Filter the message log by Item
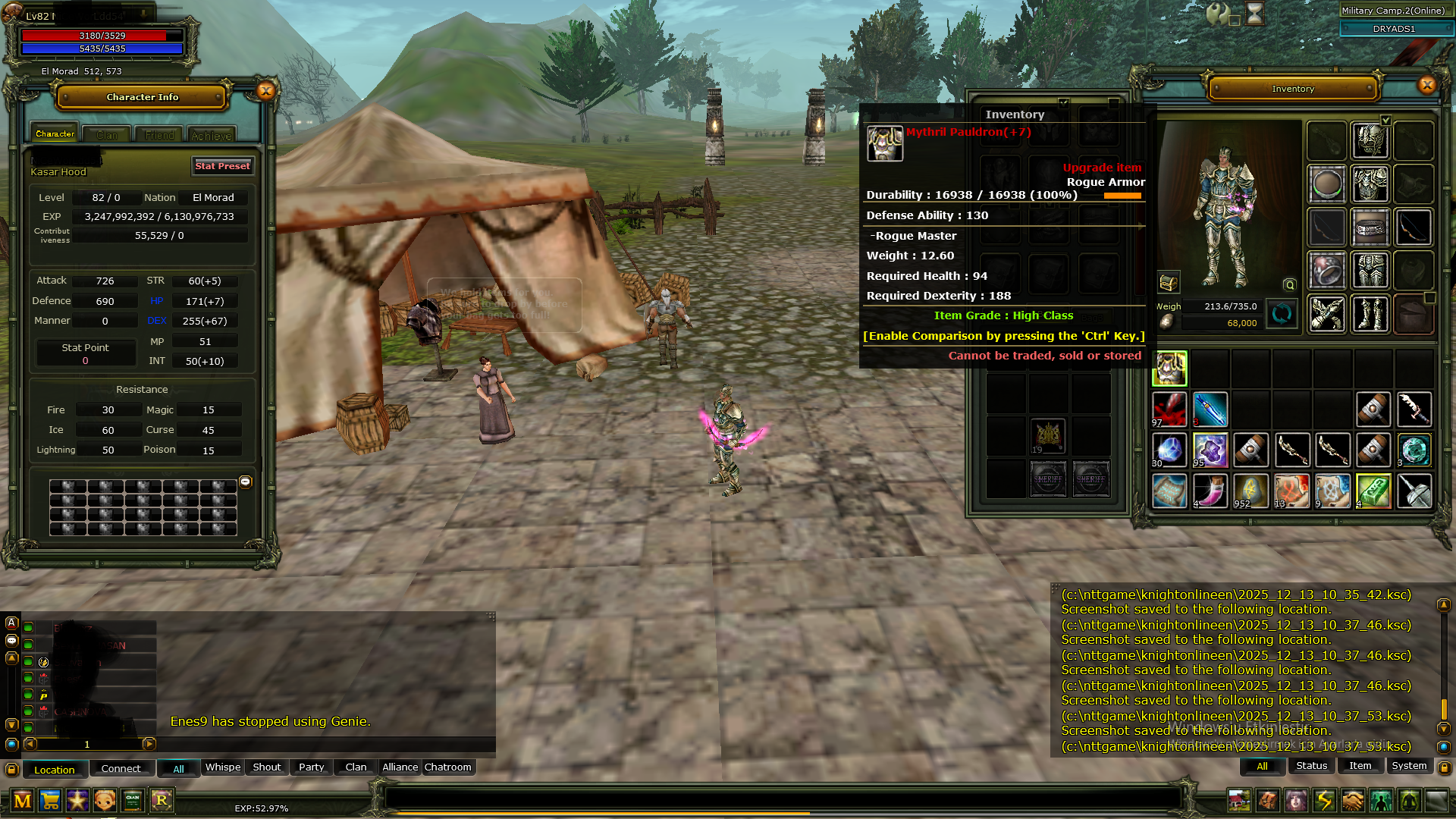This screenshot has width=1456, height=819. point(1360,766)
